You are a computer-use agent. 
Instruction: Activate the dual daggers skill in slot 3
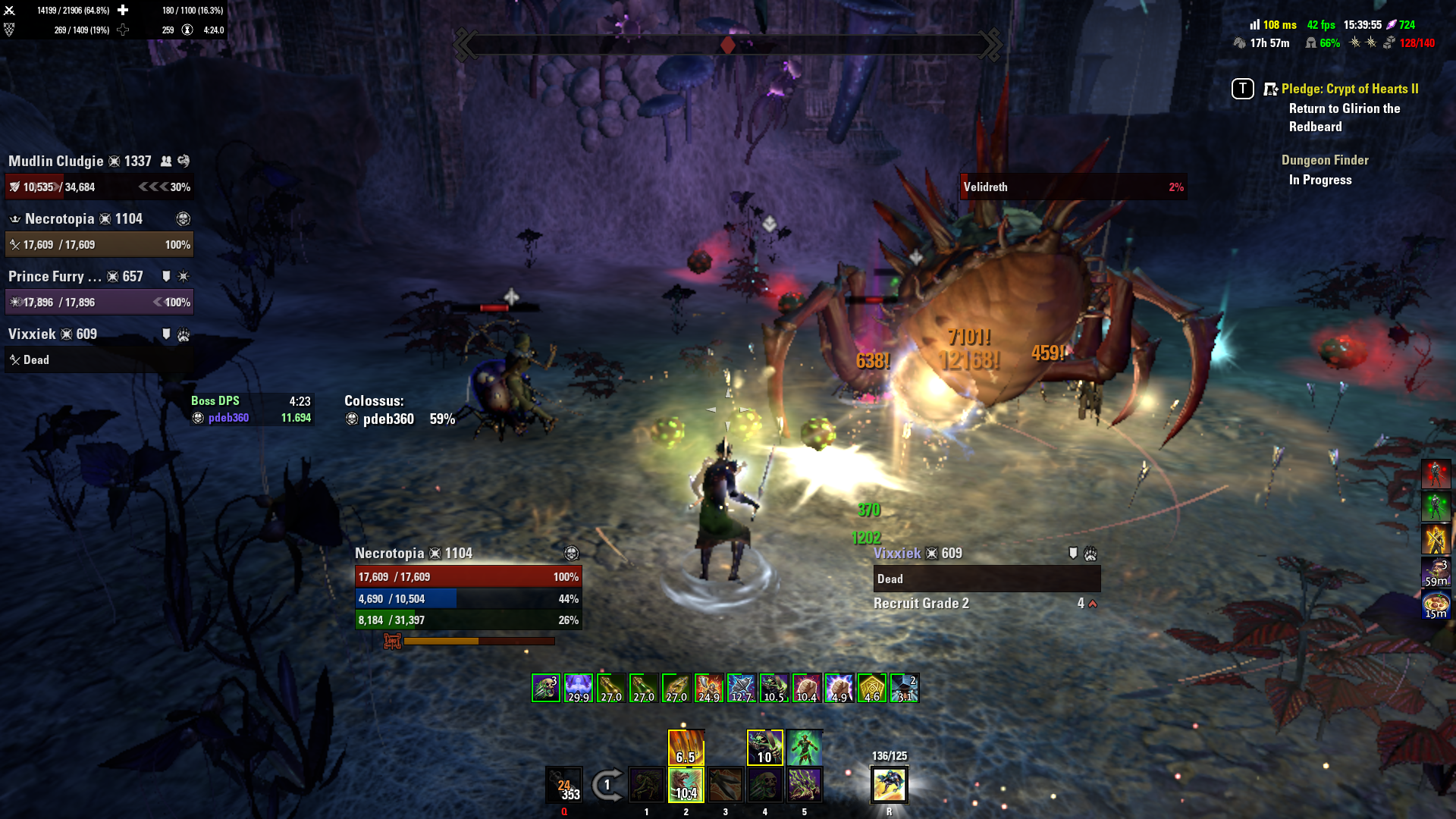tap(725, 785)
